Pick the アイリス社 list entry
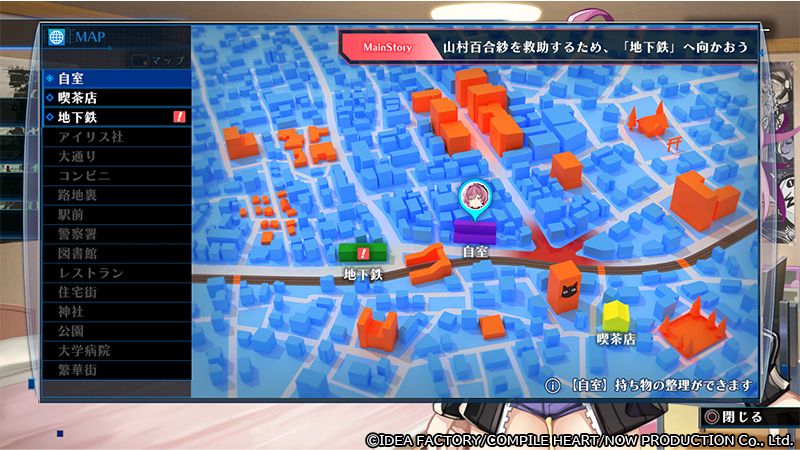This screenshot has height=450, width=800. (x=115, y=137)
